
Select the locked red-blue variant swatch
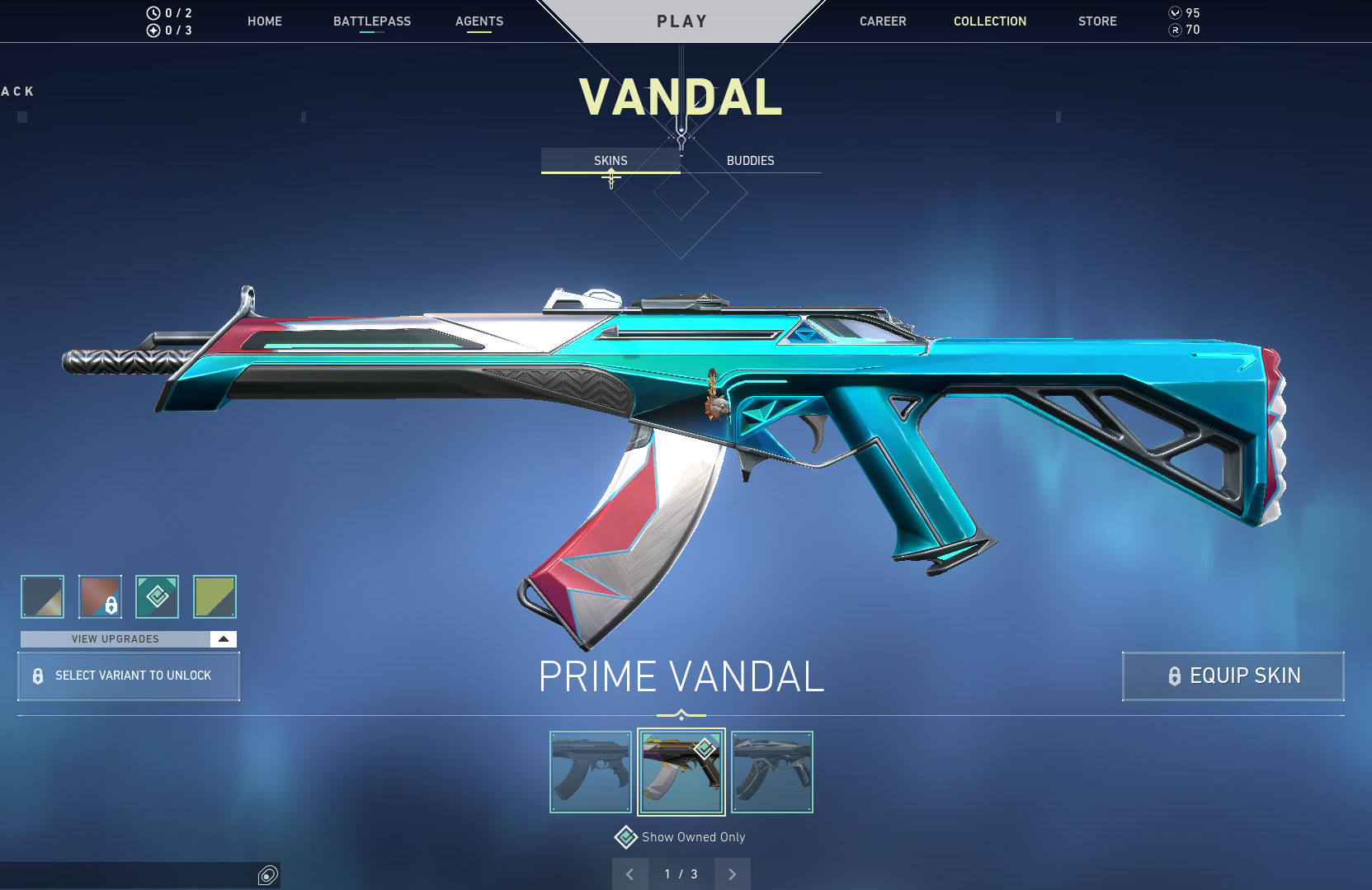99,596
